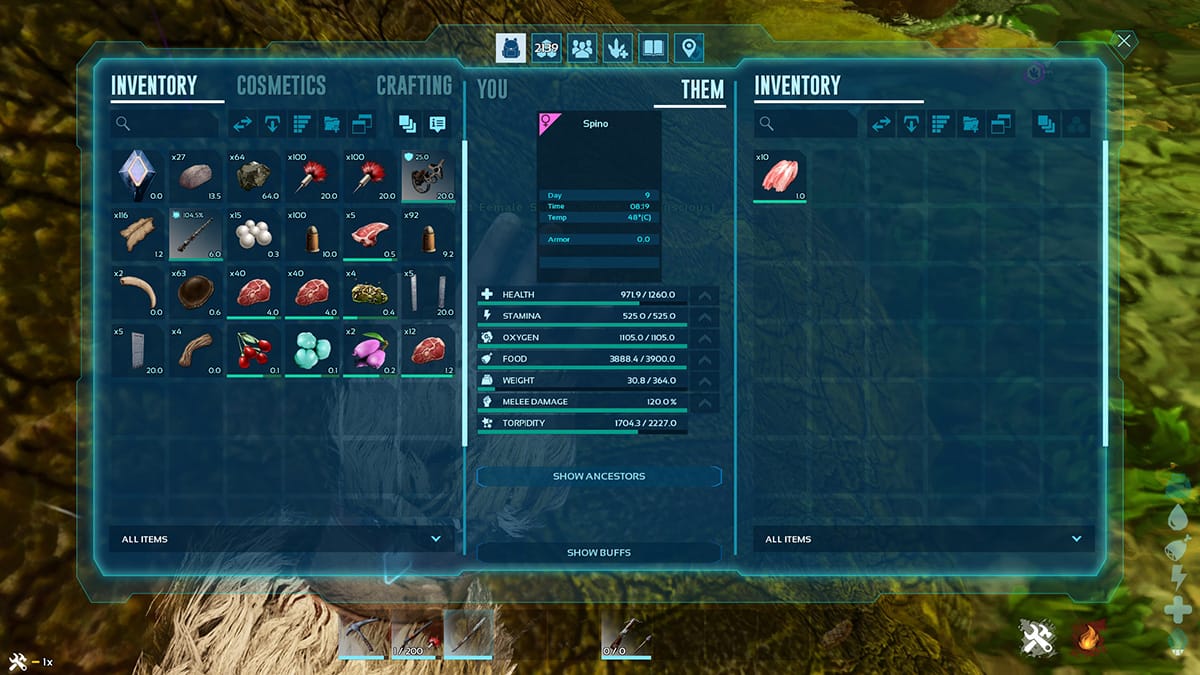Select the raw prime meat in Spino inventory
Screen dimensions: 1200x675
click(780, 176)
